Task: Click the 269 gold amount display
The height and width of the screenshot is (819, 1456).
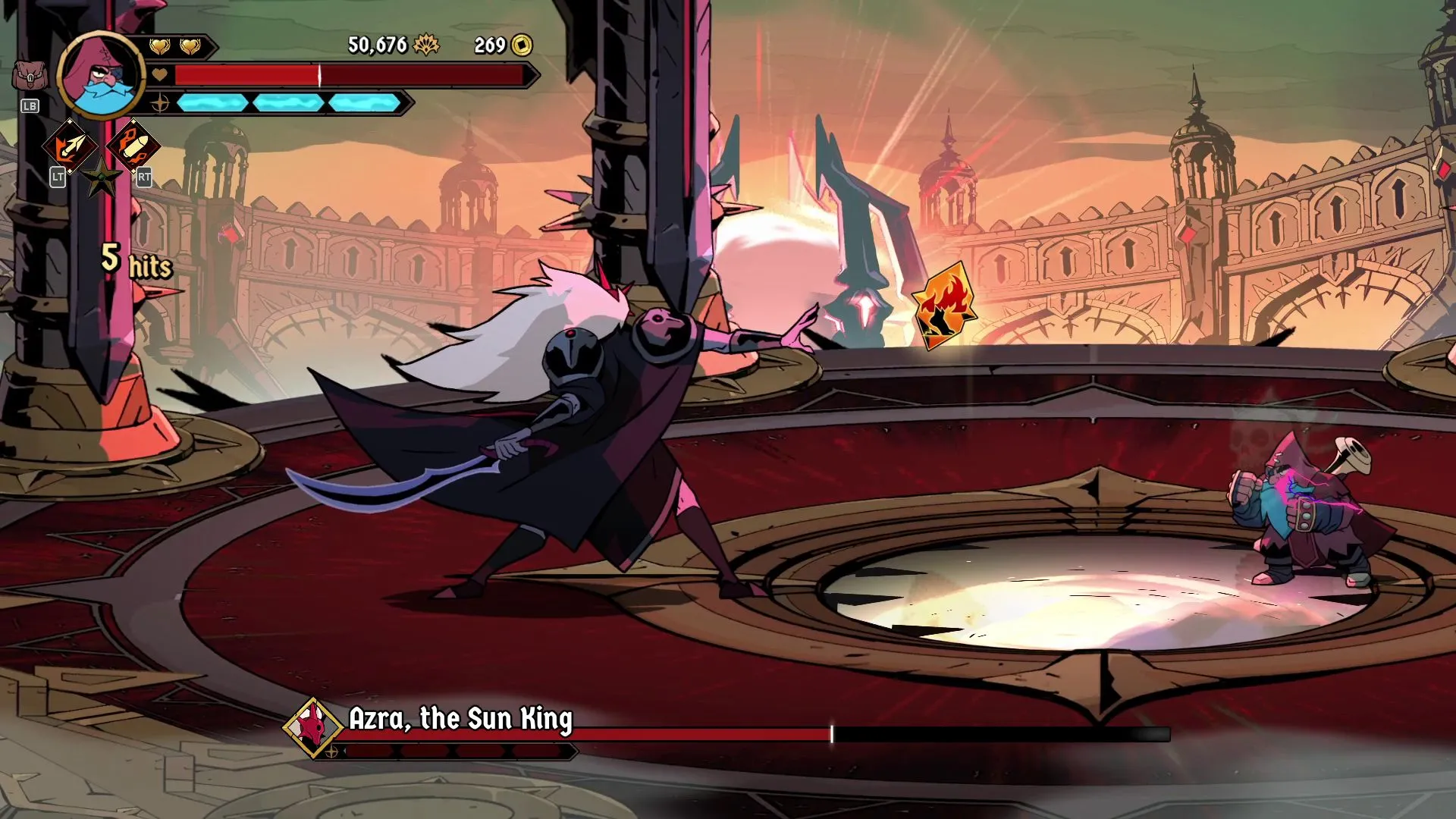Action: (x=490, y=46)
